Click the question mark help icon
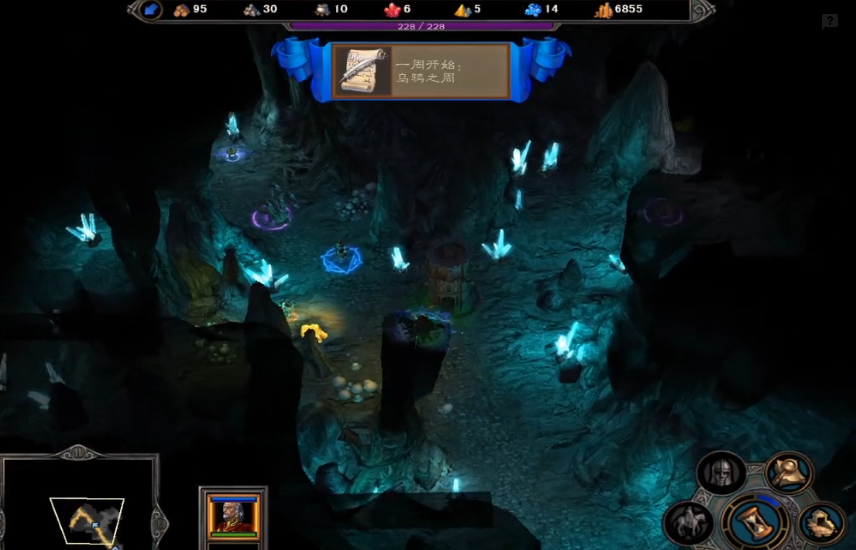Image resolution: width=856 pixels, height=550 pixels. point(829,21)
